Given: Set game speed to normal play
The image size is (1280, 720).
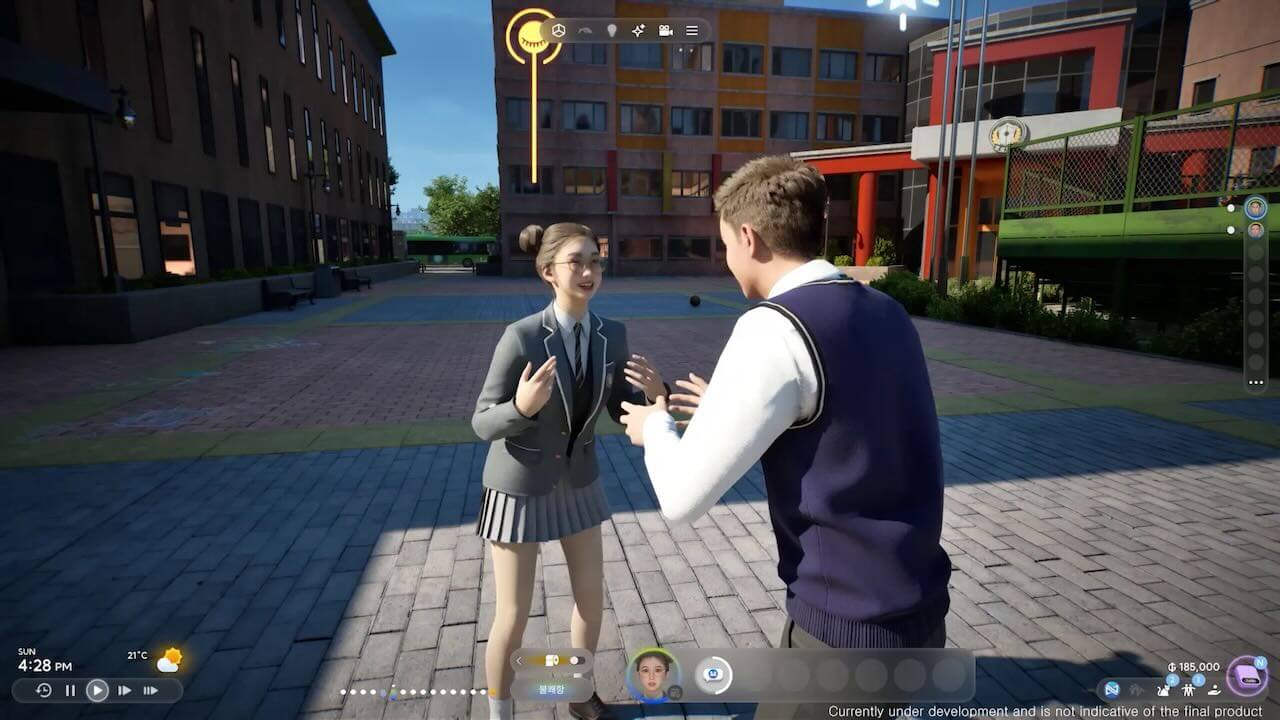Looking at the screenshot, I should tap(97, 690).
